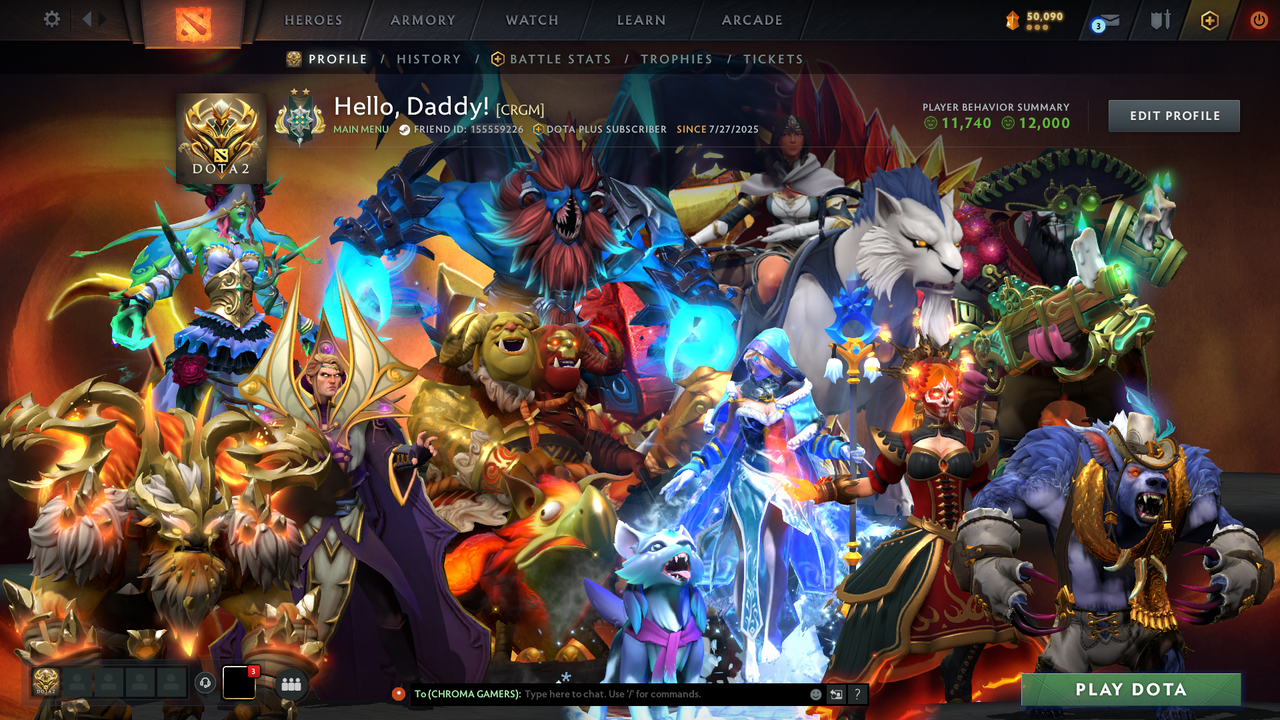
Task: Open the HEROES menu
Action: tap(313, 19)
